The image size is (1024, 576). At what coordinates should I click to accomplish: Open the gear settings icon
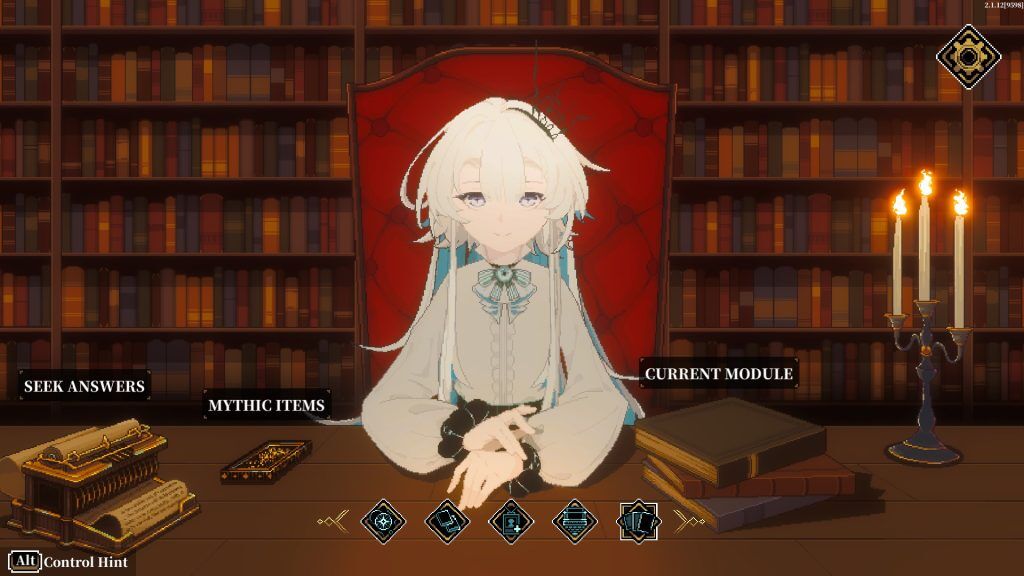(x=966, y=55)
